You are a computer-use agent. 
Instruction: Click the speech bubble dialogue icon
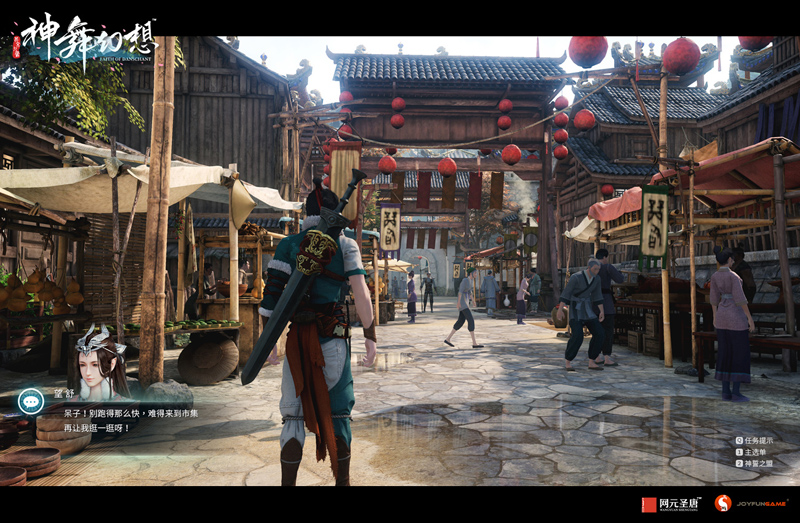coord(31,400)
